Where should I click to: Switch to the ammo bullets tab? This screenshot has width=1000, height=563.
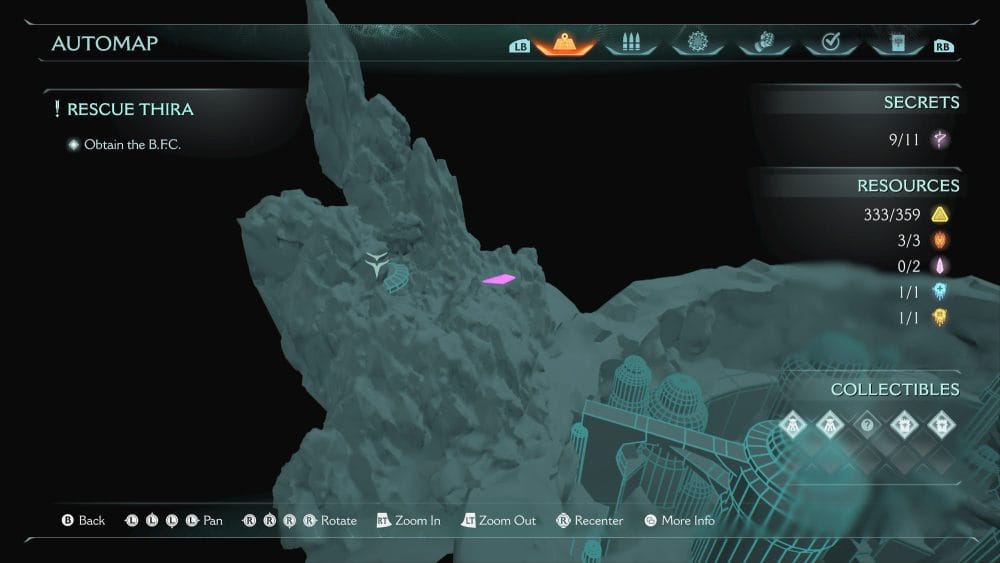click(630, 43)
